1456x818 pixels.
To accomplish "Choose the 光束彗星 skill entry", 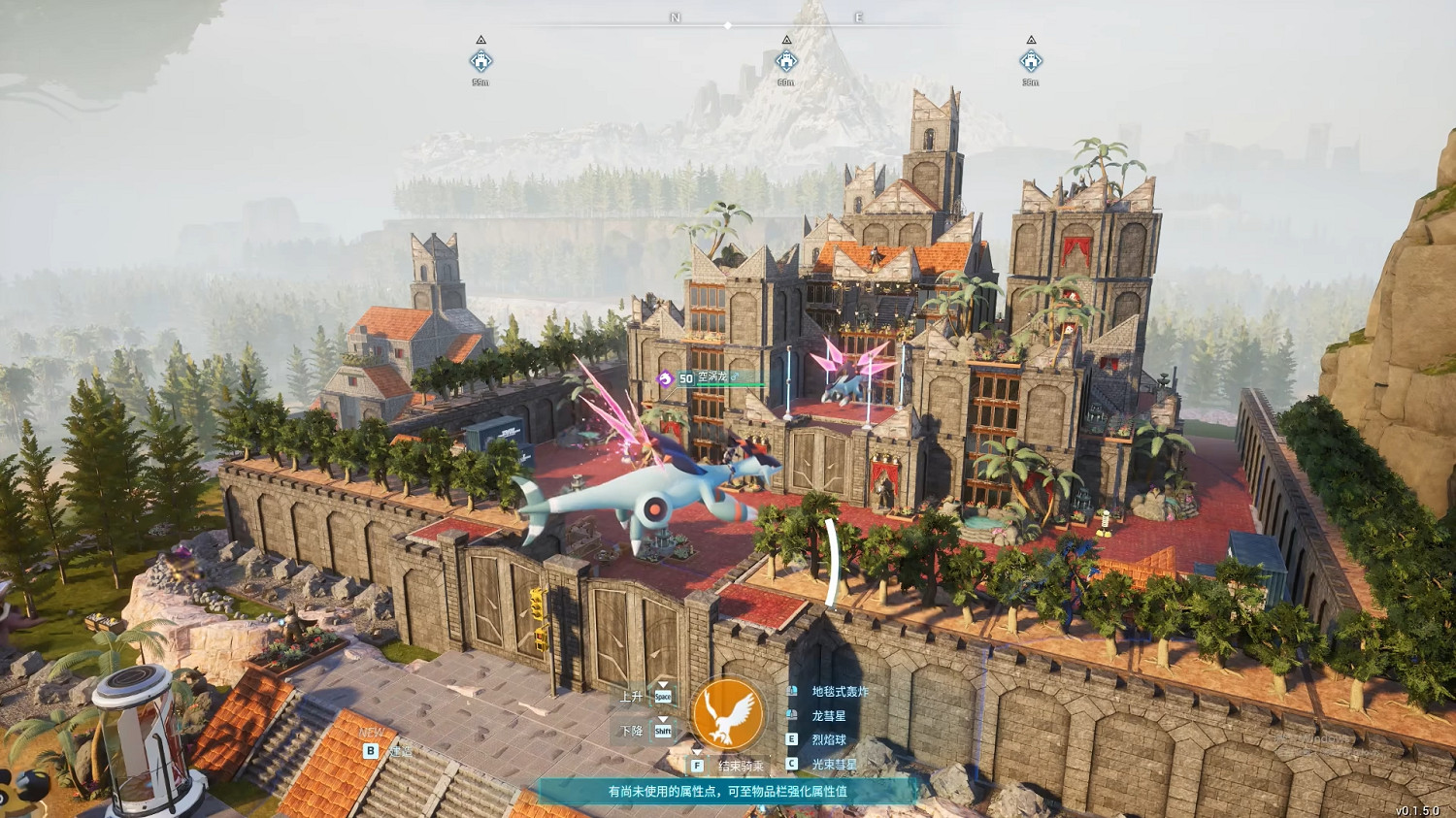I will [834, 765].
